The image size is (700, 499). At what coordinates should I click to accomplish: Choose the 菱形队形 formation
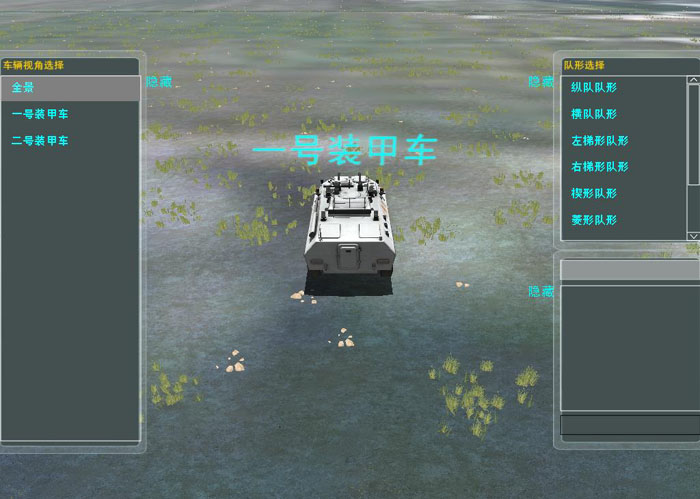(594, 220)
